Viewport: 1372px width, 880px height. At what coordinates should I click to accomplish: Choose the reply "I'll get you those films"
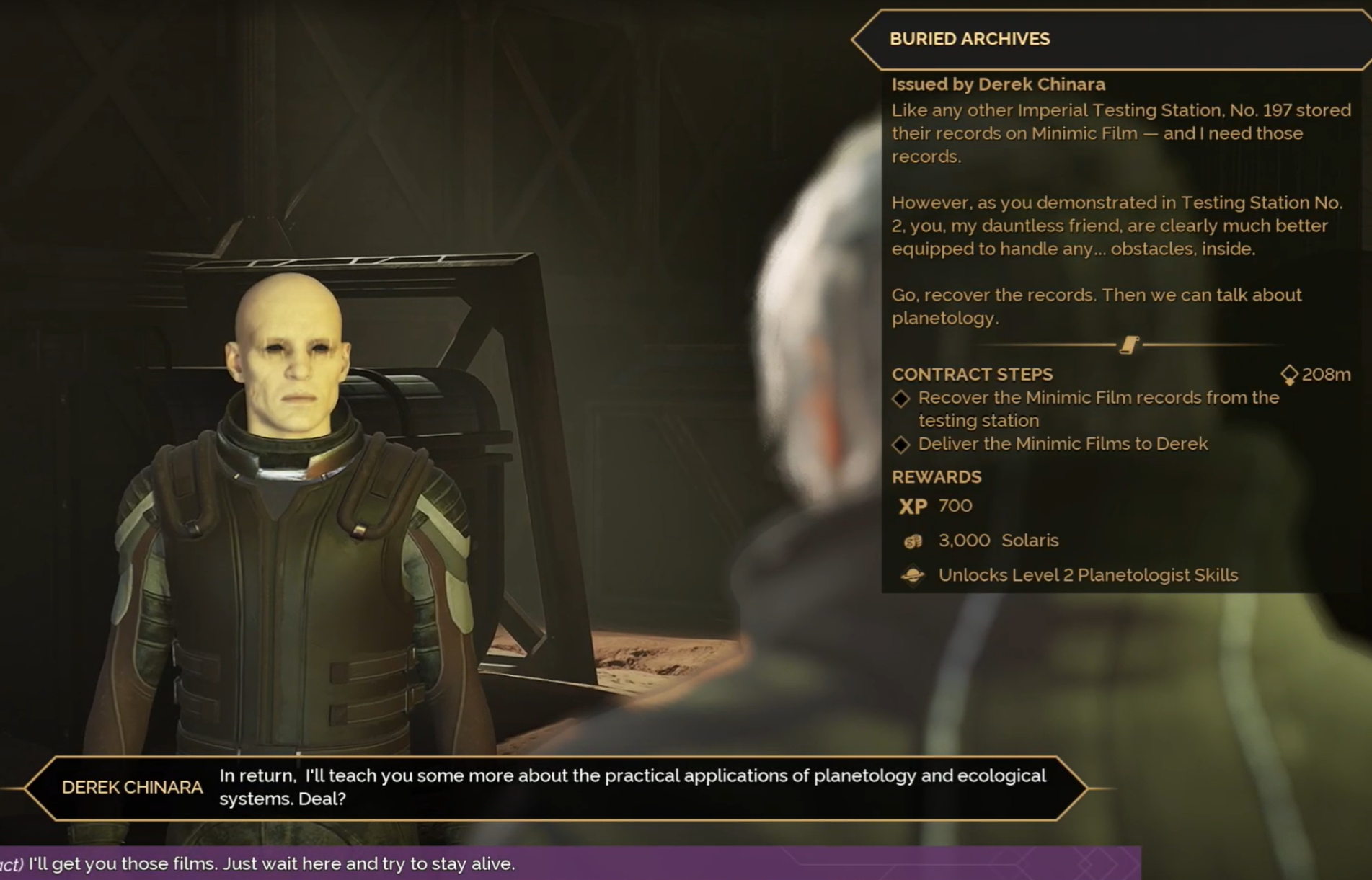pos(271,863)
